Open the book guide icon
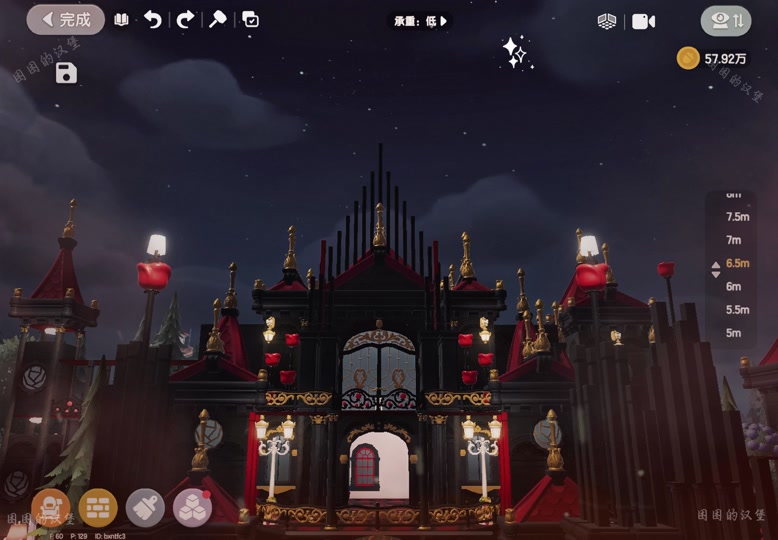 point(121,20)
